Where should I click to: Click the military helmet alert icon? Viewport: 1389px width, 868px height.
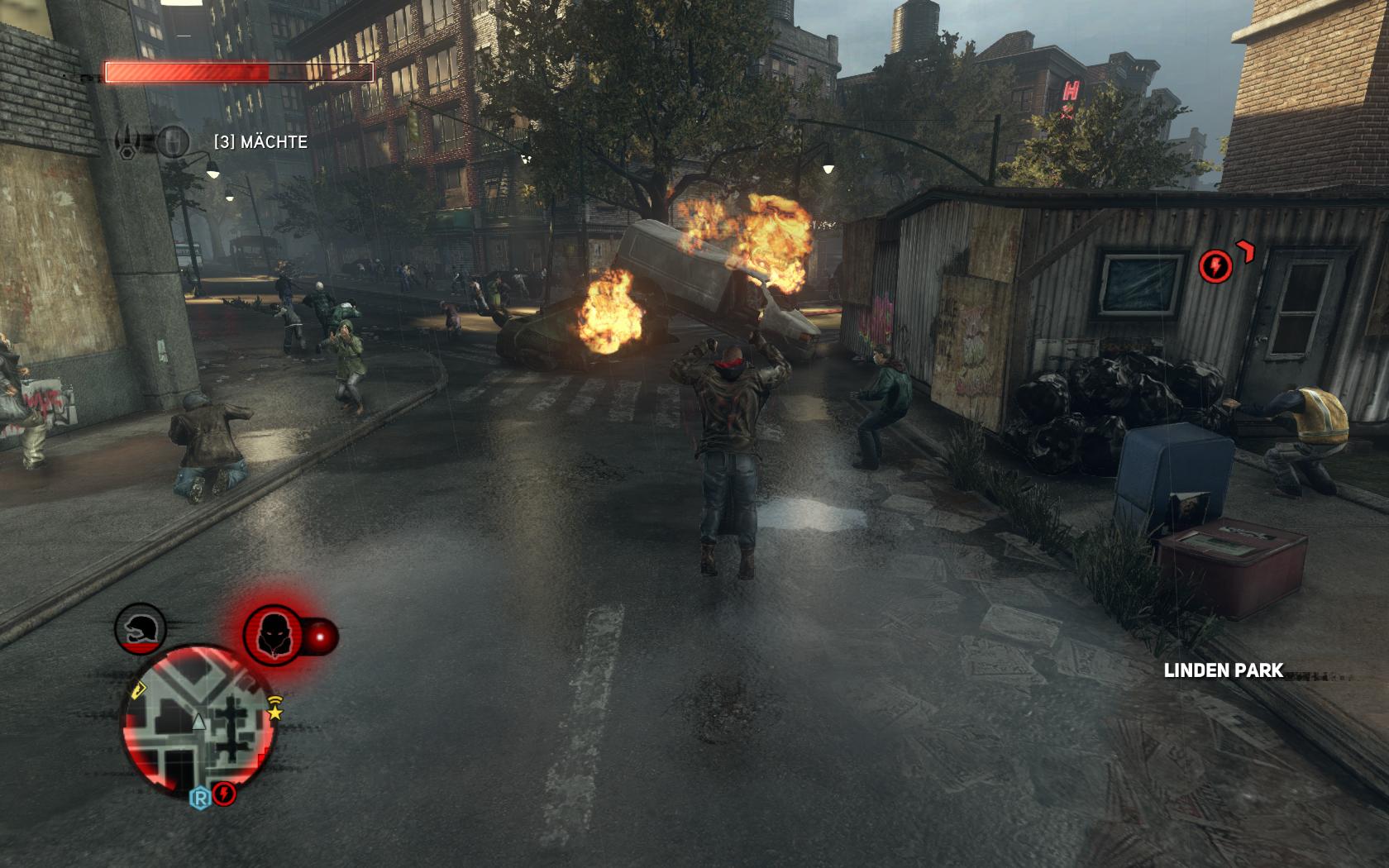point(141,629)
